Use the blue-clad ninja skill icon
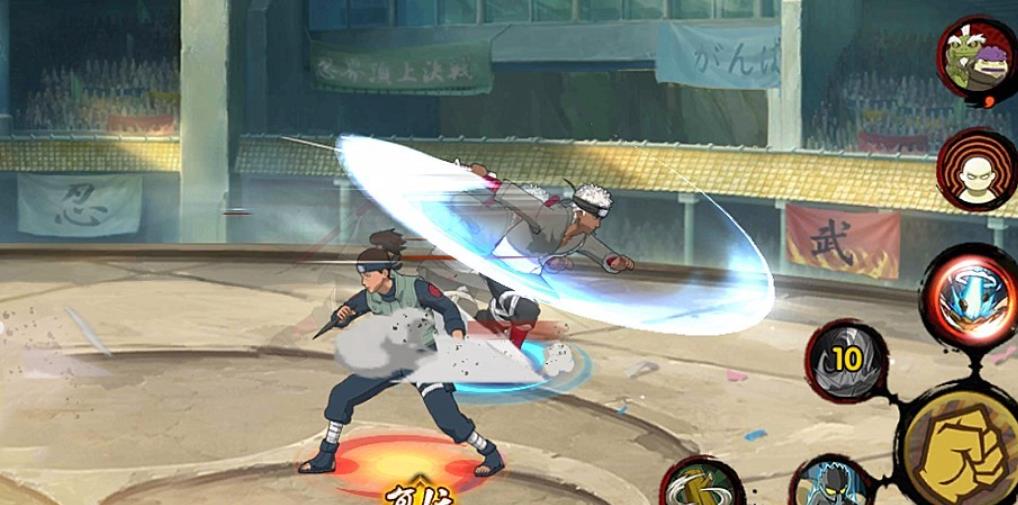 (x=830, y=486)
